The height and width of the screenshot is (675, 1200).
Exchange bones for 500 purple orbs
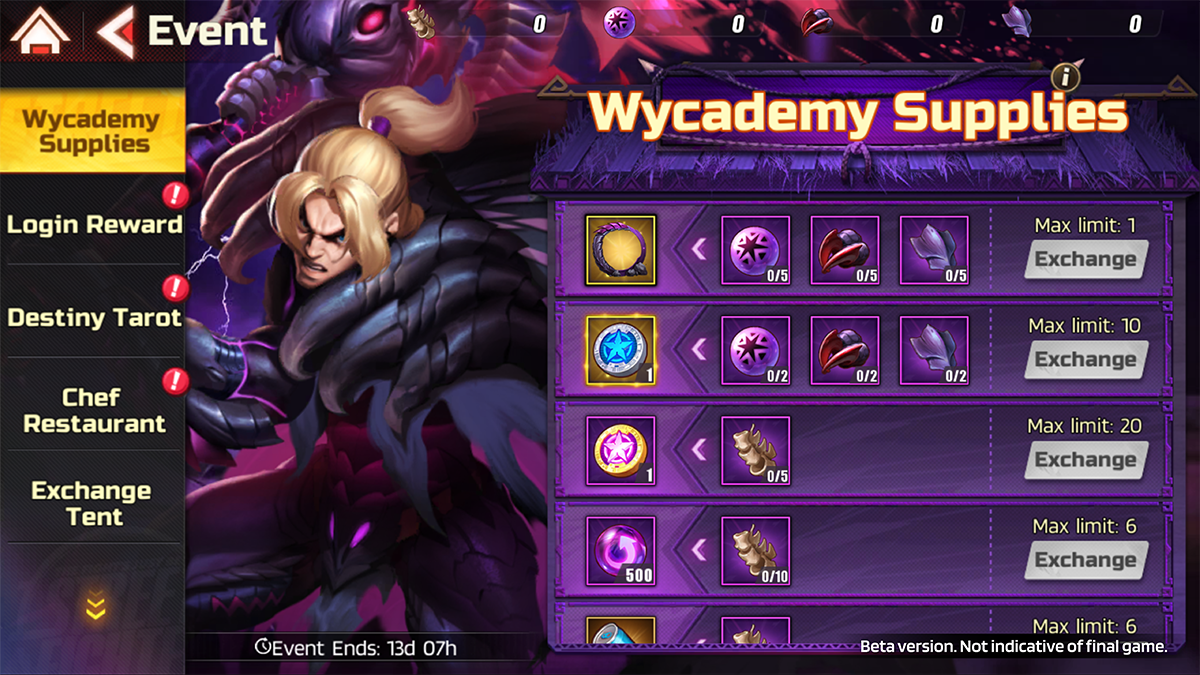coord(1085,560)
